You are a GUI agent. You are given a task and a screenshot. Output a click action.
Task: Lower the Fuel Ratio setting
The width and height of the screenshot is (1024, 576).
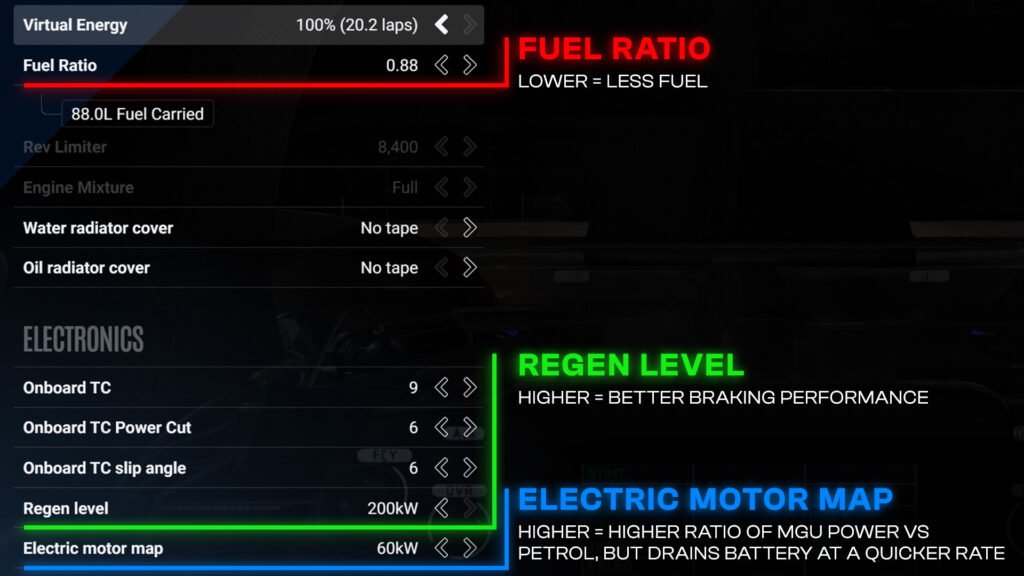441,65
